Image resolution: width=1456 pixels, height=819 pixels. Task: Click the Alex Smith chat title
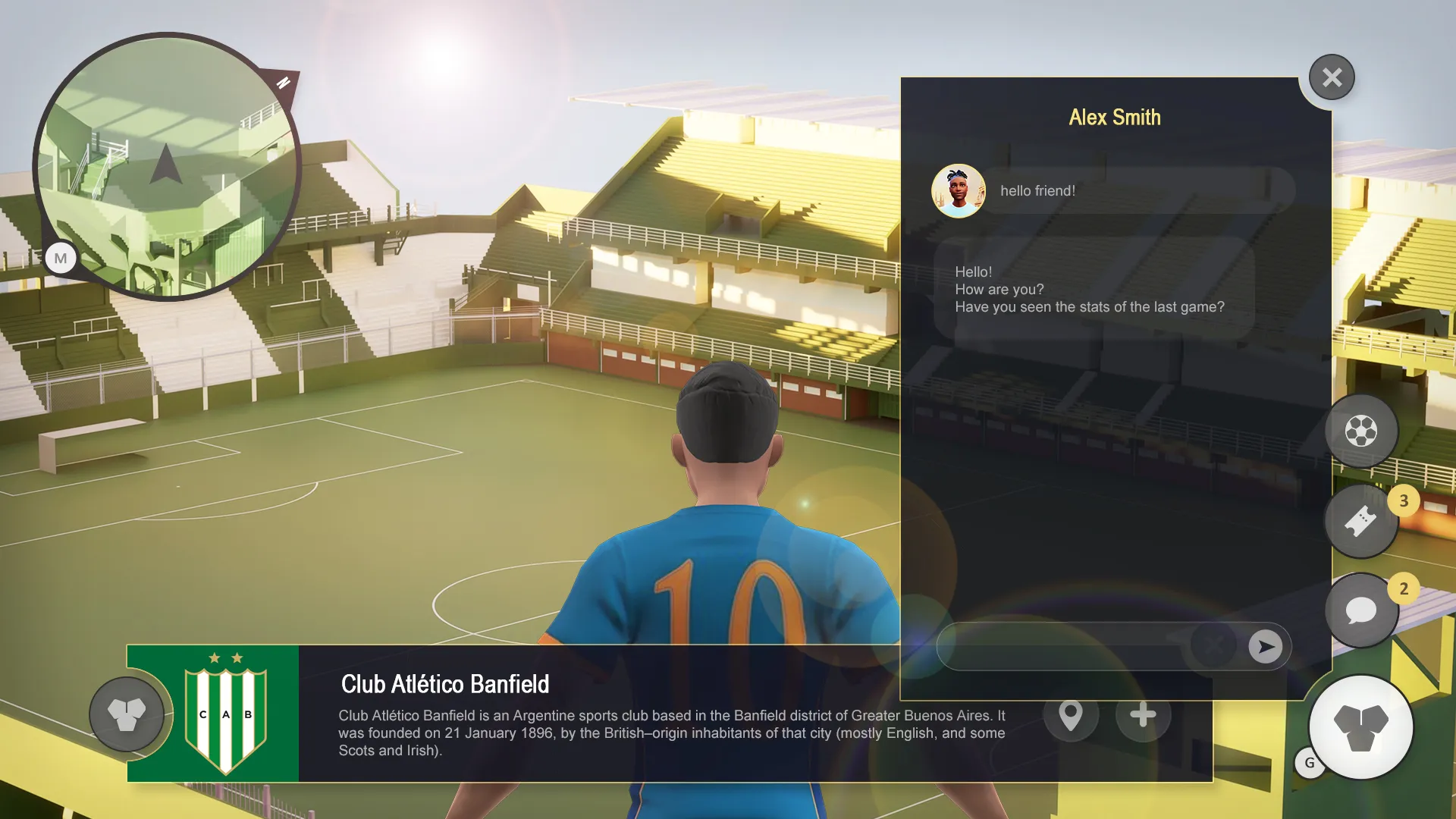point(1115,118)
